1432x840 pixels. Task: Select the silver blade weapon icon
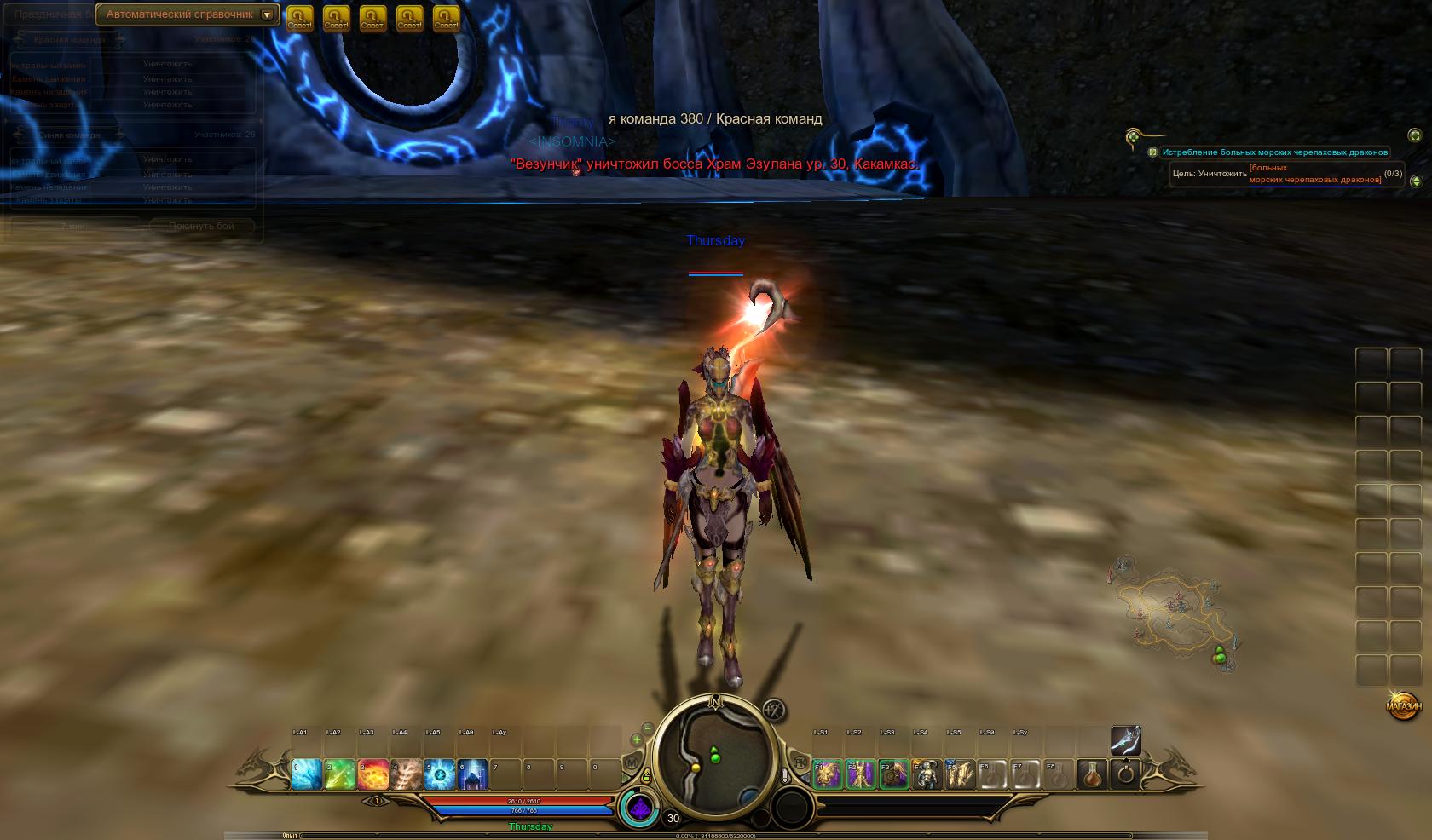pyautogui.click(x=1125, y=740)
